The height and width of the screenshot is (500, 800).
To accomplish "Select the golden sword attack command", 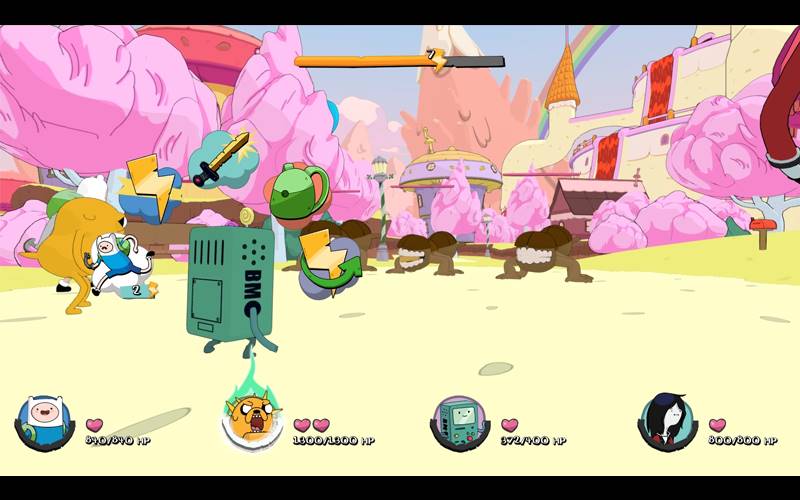I will click(x=222, y=159).
